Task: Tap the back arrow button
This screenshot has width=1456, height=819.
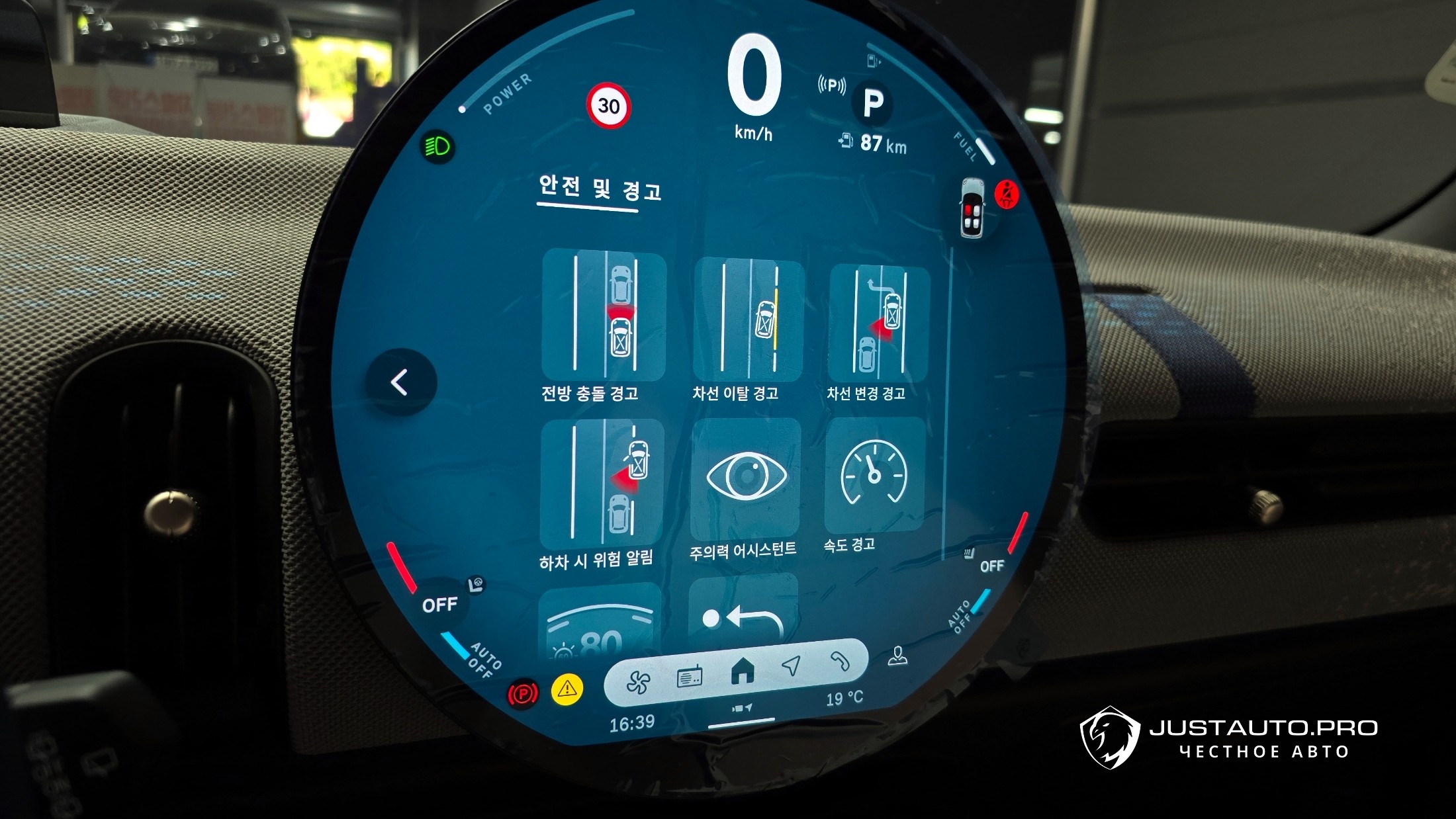Action: click(400, 382)
